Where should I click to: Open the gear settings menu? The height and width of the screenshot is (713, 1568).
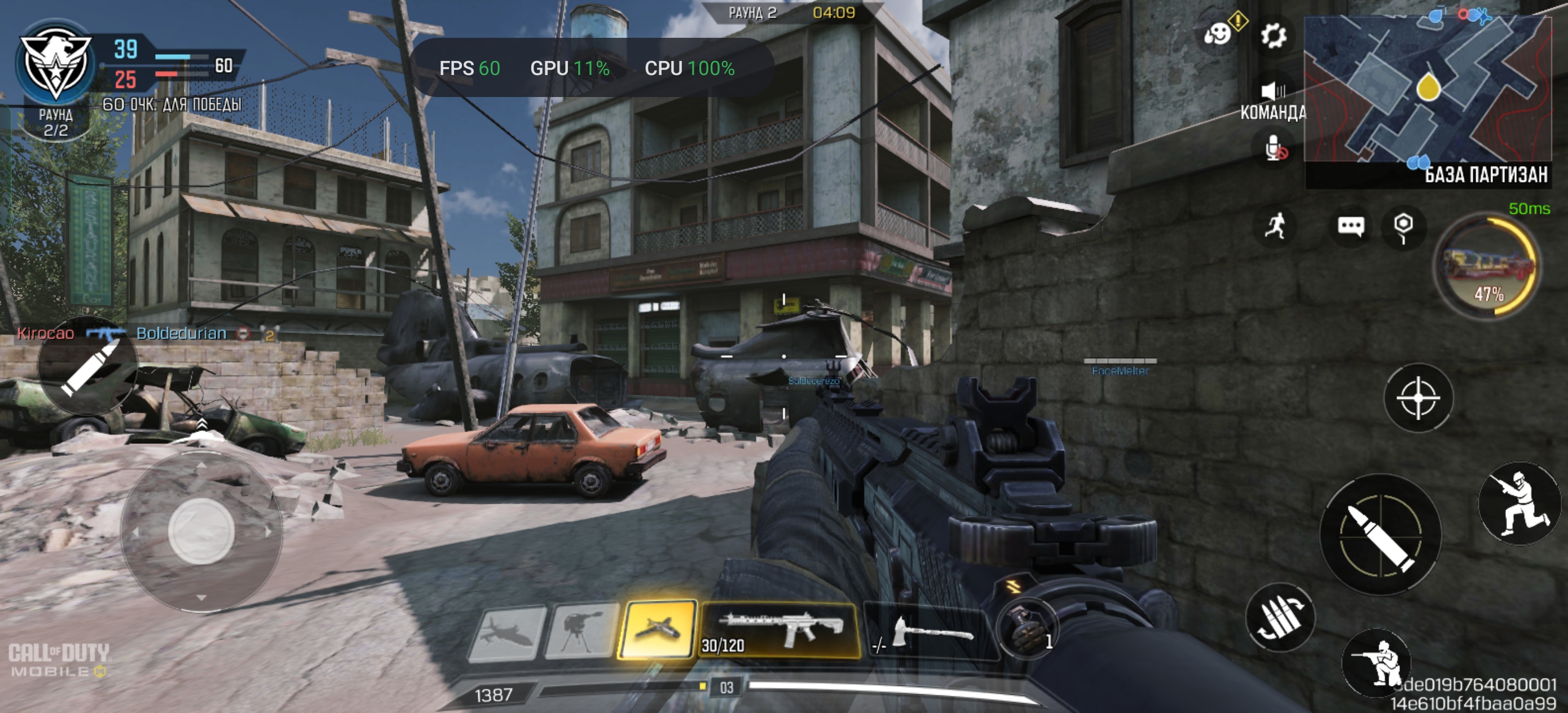pyautogui.click(x=1274, y=35)
